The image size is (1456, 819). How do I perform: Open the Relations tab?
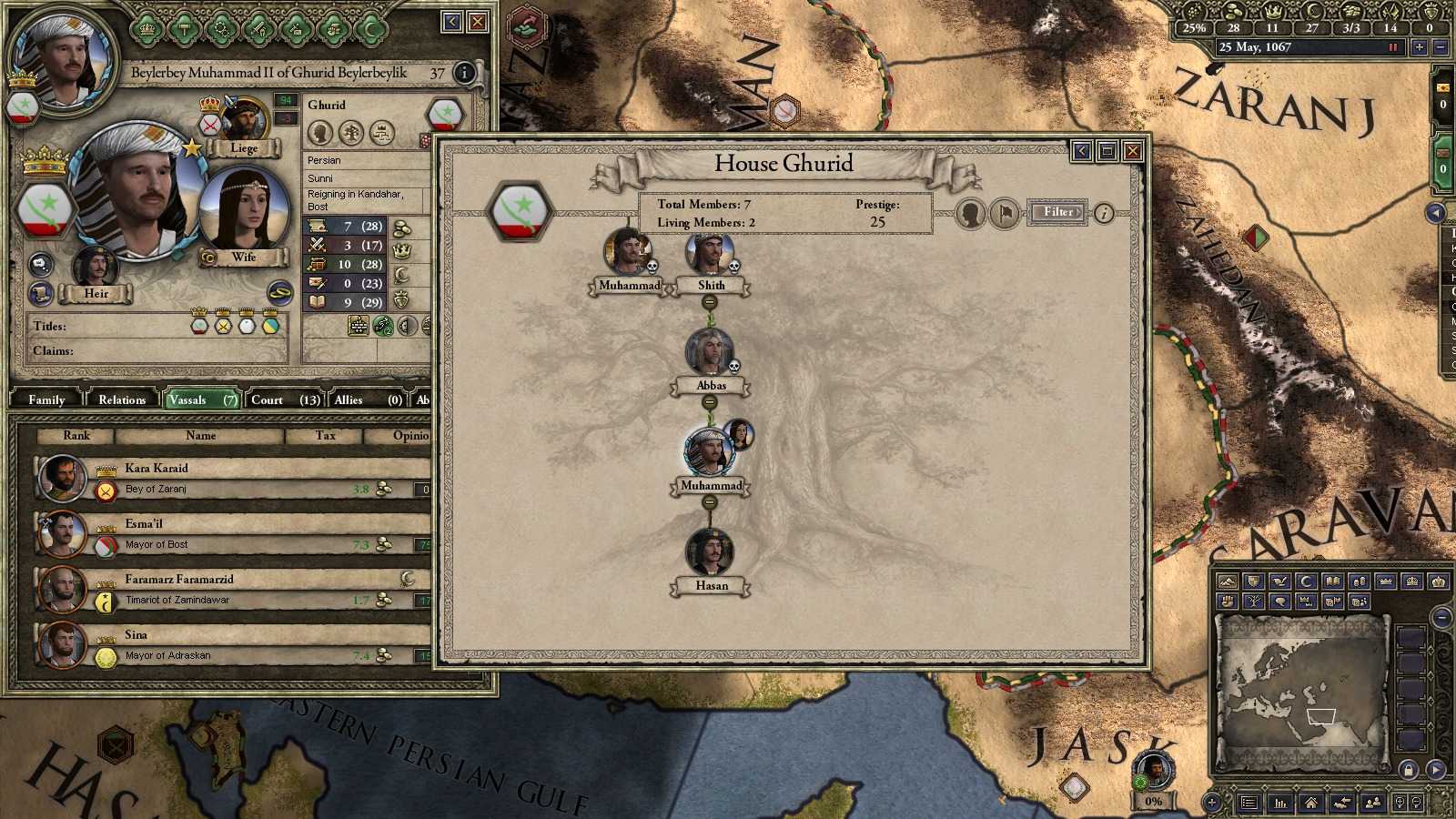121,399
